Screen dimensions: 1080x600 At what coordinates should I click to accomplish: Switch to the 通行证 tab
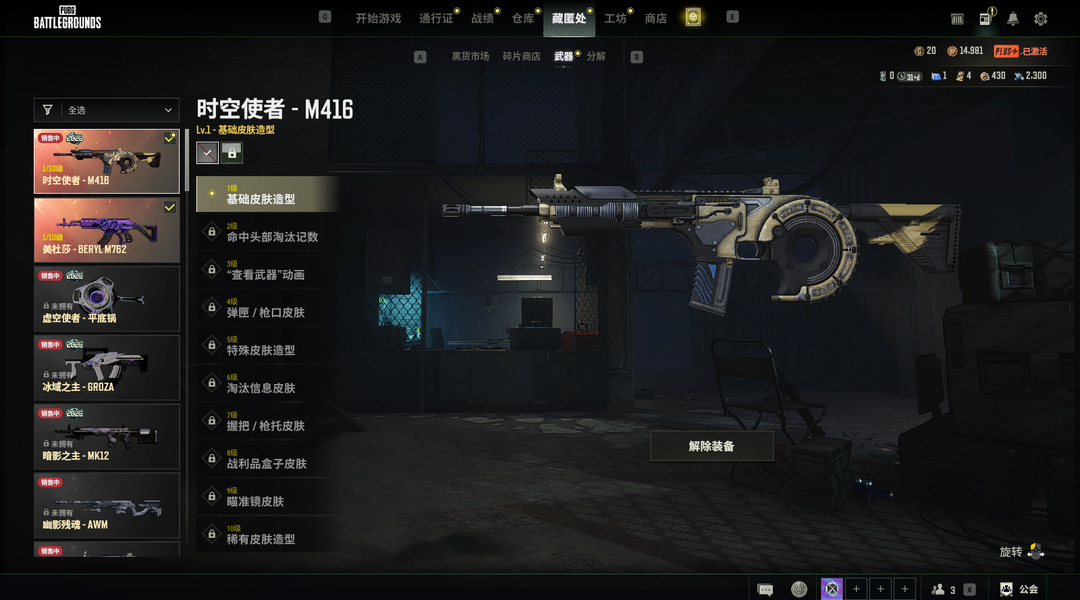[436, 18]
